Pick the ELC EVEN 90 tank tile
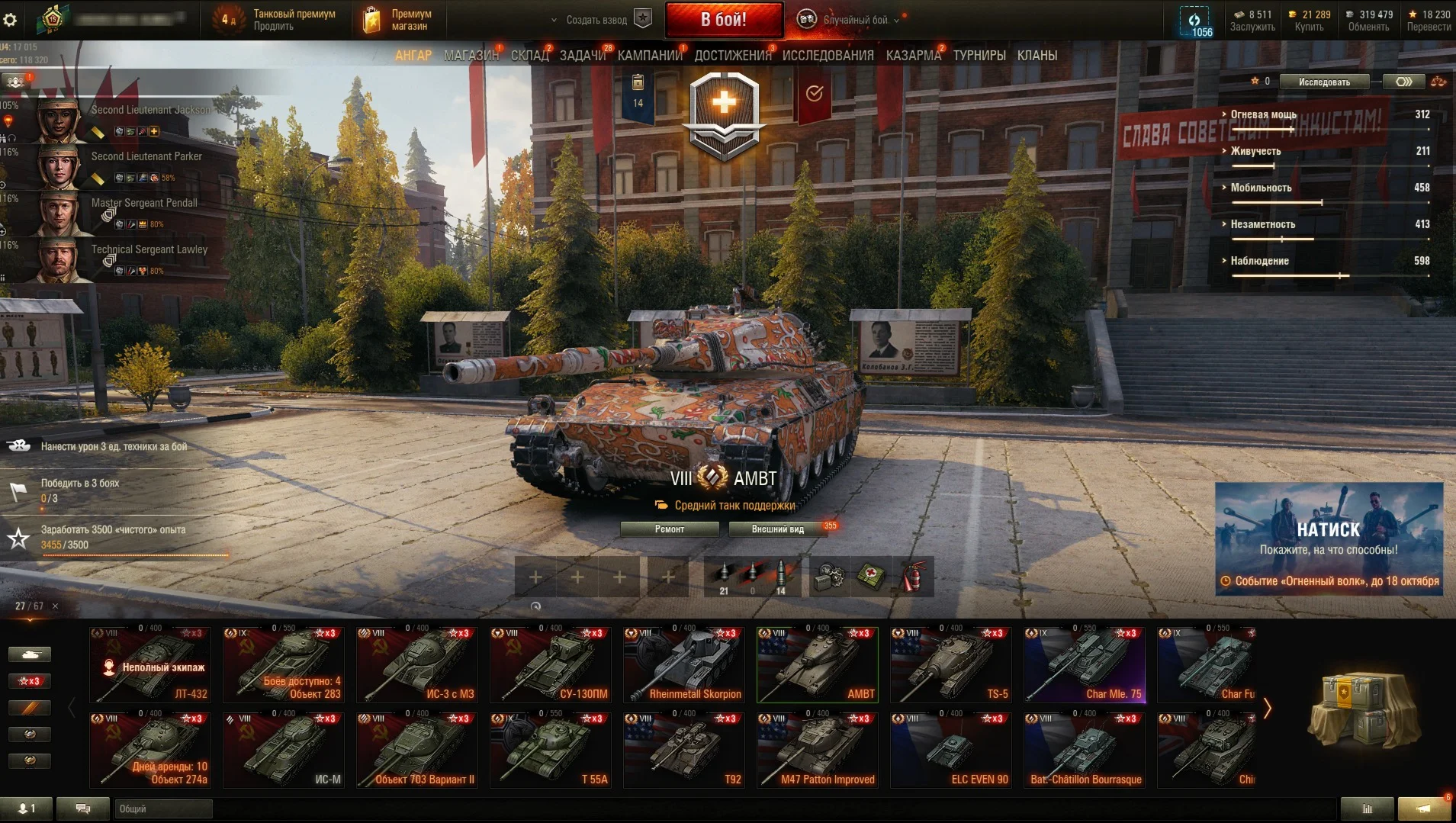This screenshot has width=1456, height=823. click(950, 750)
